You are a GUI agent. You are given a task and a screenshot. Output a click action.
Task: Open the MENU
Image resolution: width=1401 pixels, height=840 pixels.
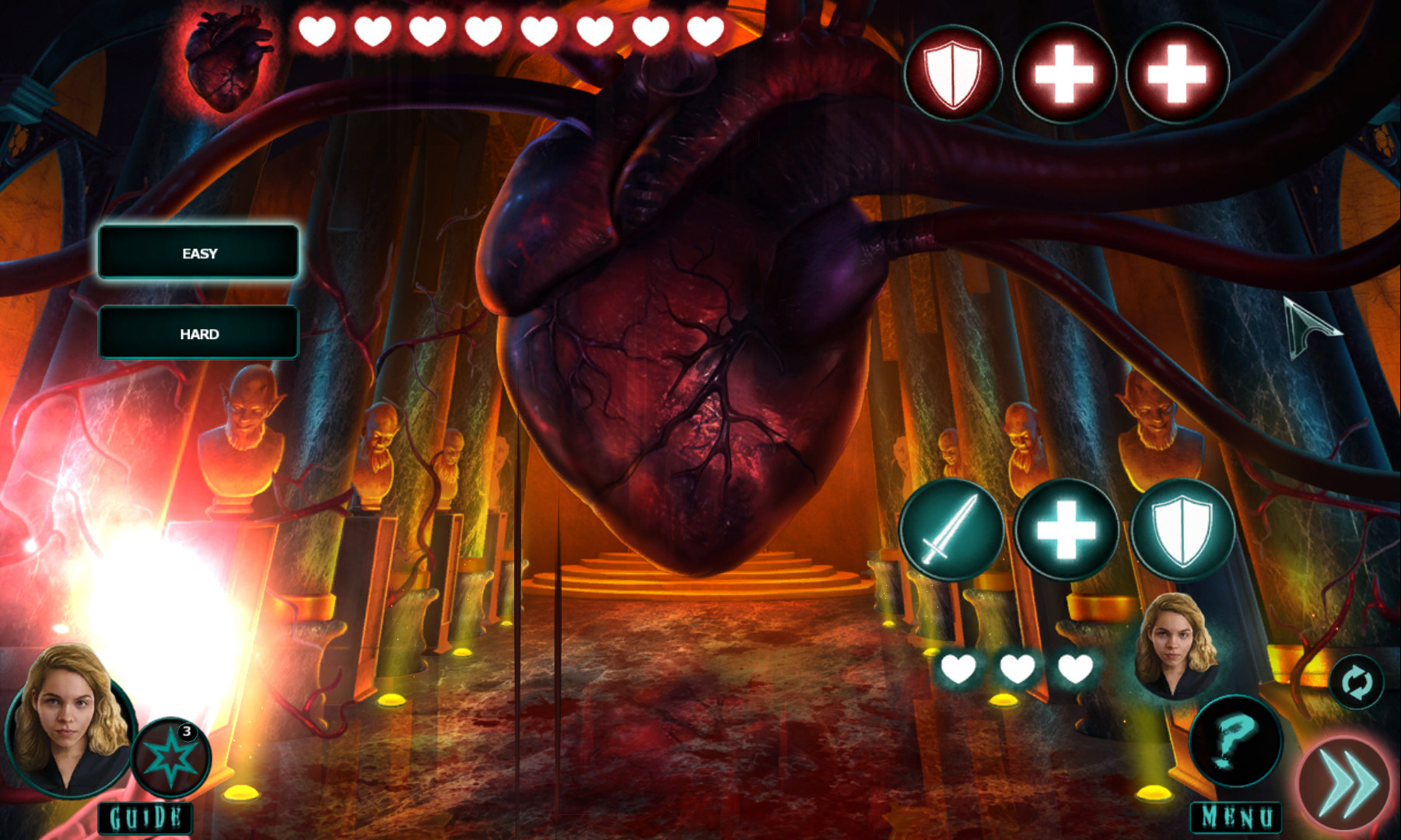1235,816
